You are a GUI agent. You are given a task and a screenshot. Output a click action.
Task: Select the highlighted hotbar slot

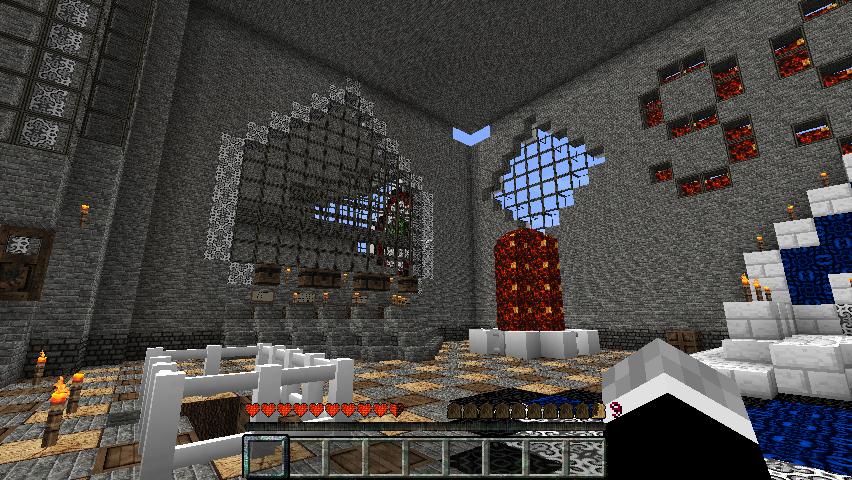coord(266,457)
